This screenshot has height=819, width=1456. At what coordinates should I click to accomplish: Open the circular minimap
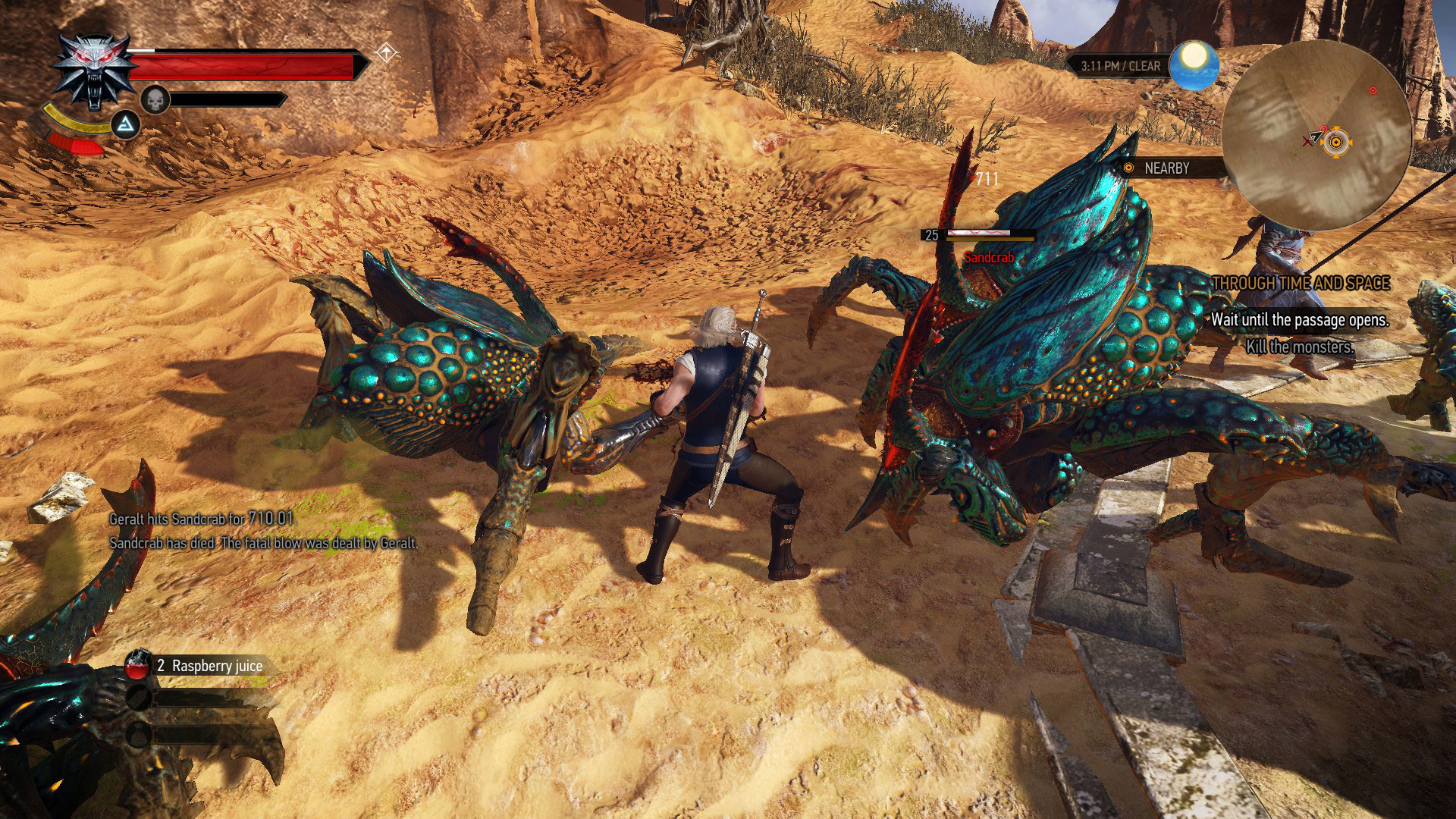[1316, 134]
